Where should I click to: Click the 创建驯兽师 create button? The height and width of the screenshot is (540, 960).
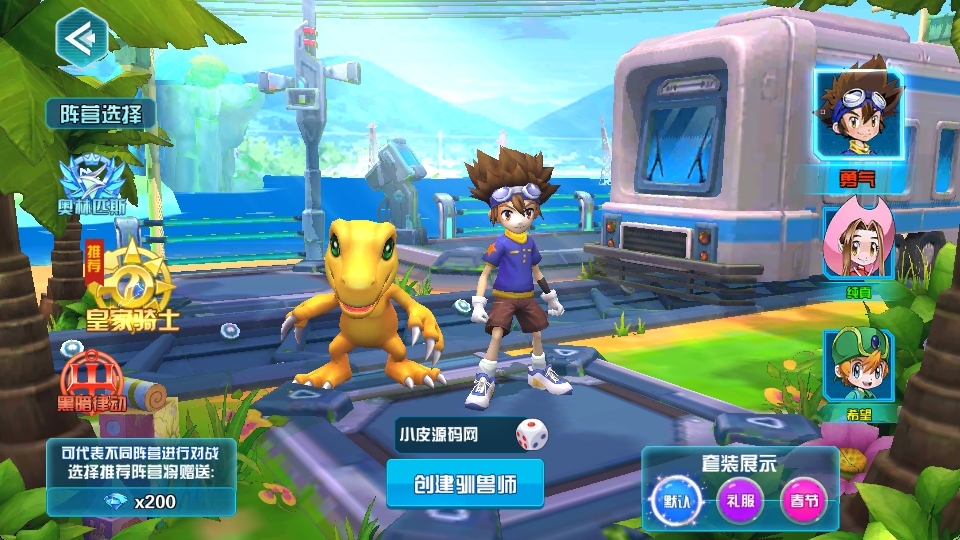465,485
